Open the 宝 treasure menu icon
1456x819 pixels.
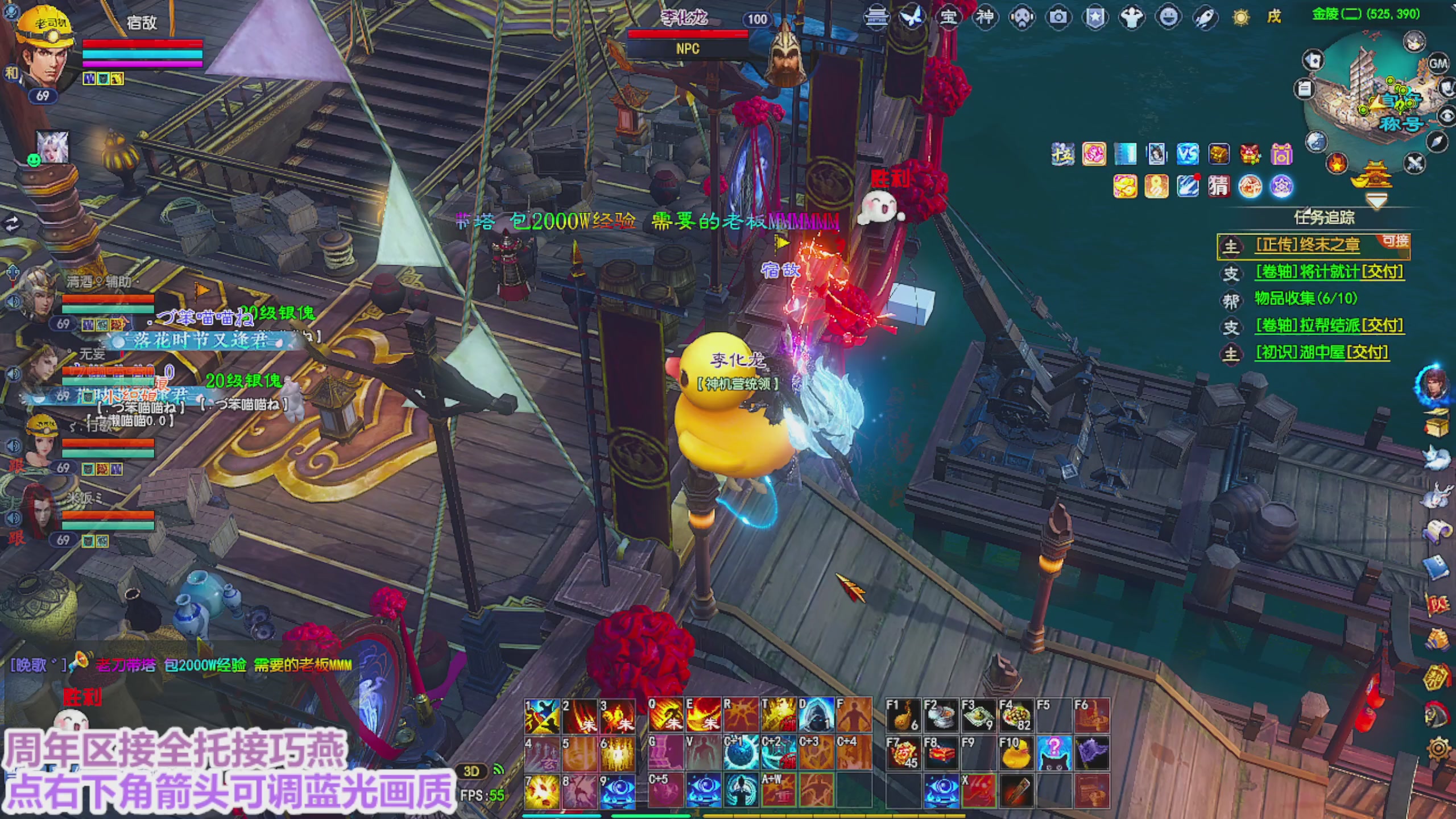(948, 18)
